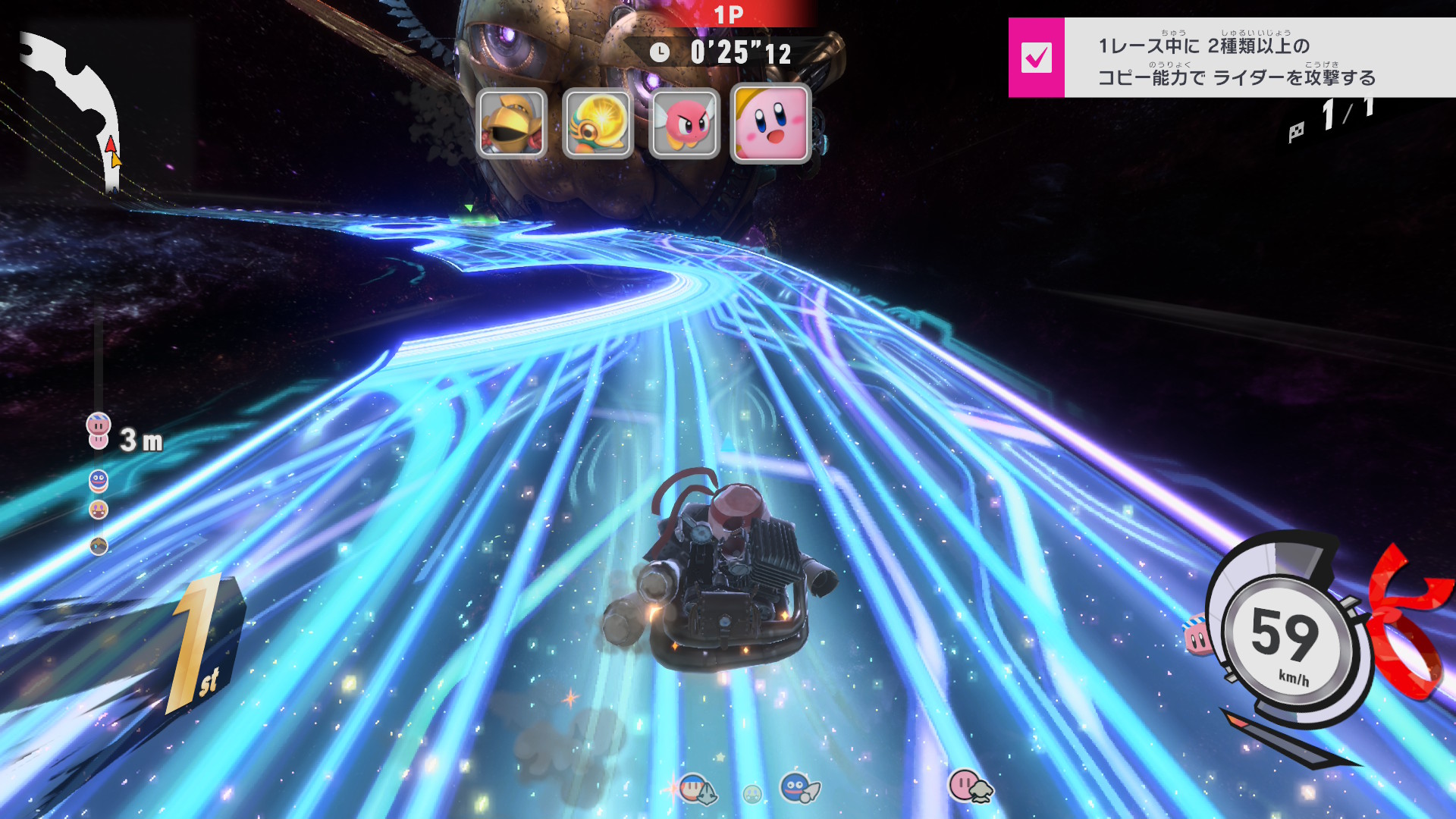Tick the pink mission checkbox
Viewport: 1456px width, 819px height.
click(x=1036, y=58)
